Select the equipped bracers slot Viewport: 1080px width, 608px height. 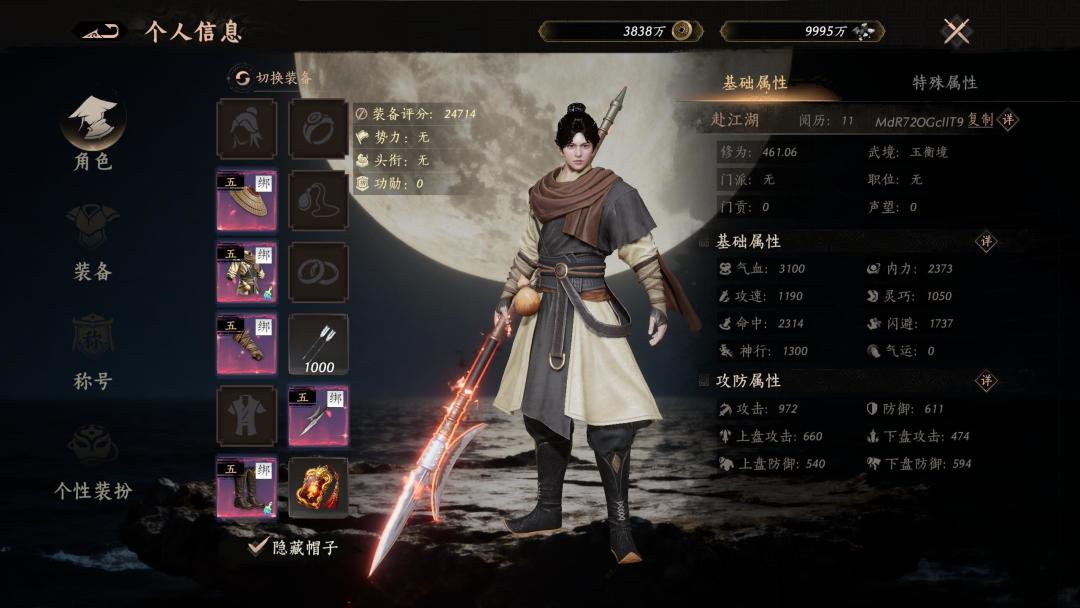click(x=246, y=344)
